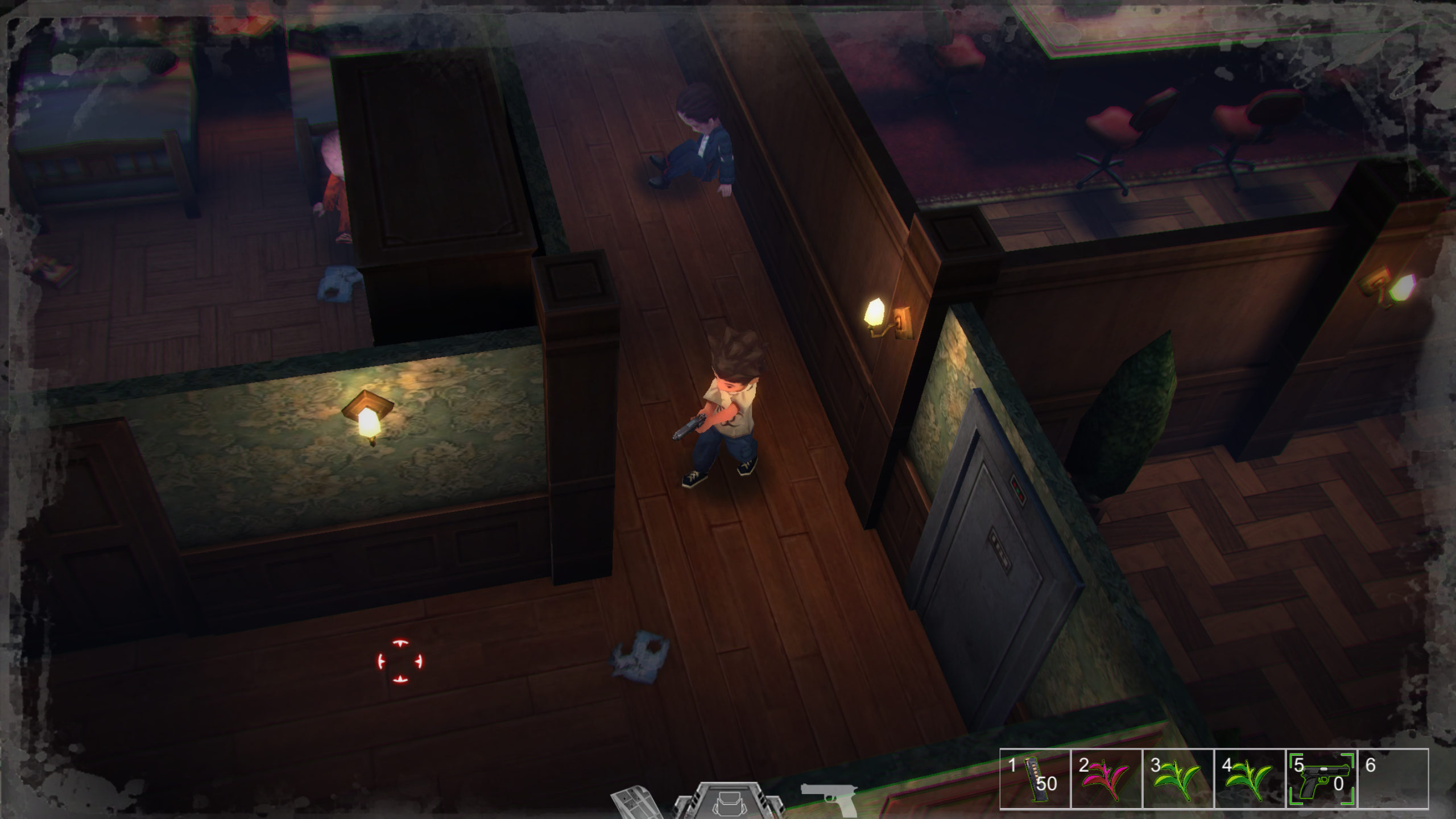Click the grey pistol weapon icon
Screen dimensions: 1456x819
point(829,799)
